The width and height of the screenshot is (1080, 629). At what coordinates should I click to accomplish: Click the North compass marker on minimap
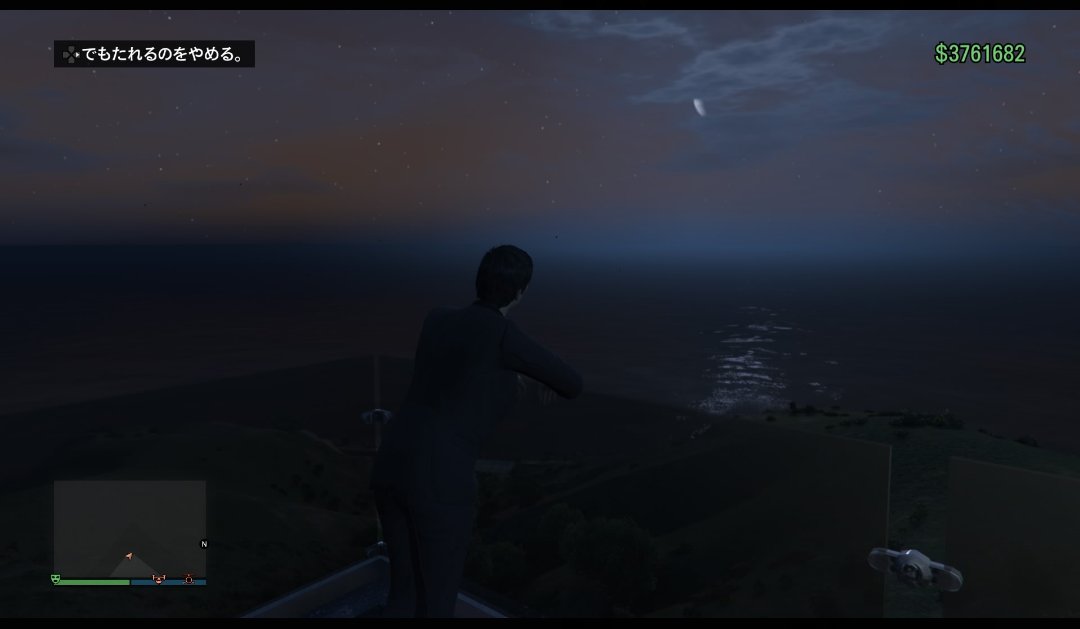point(204,544)
